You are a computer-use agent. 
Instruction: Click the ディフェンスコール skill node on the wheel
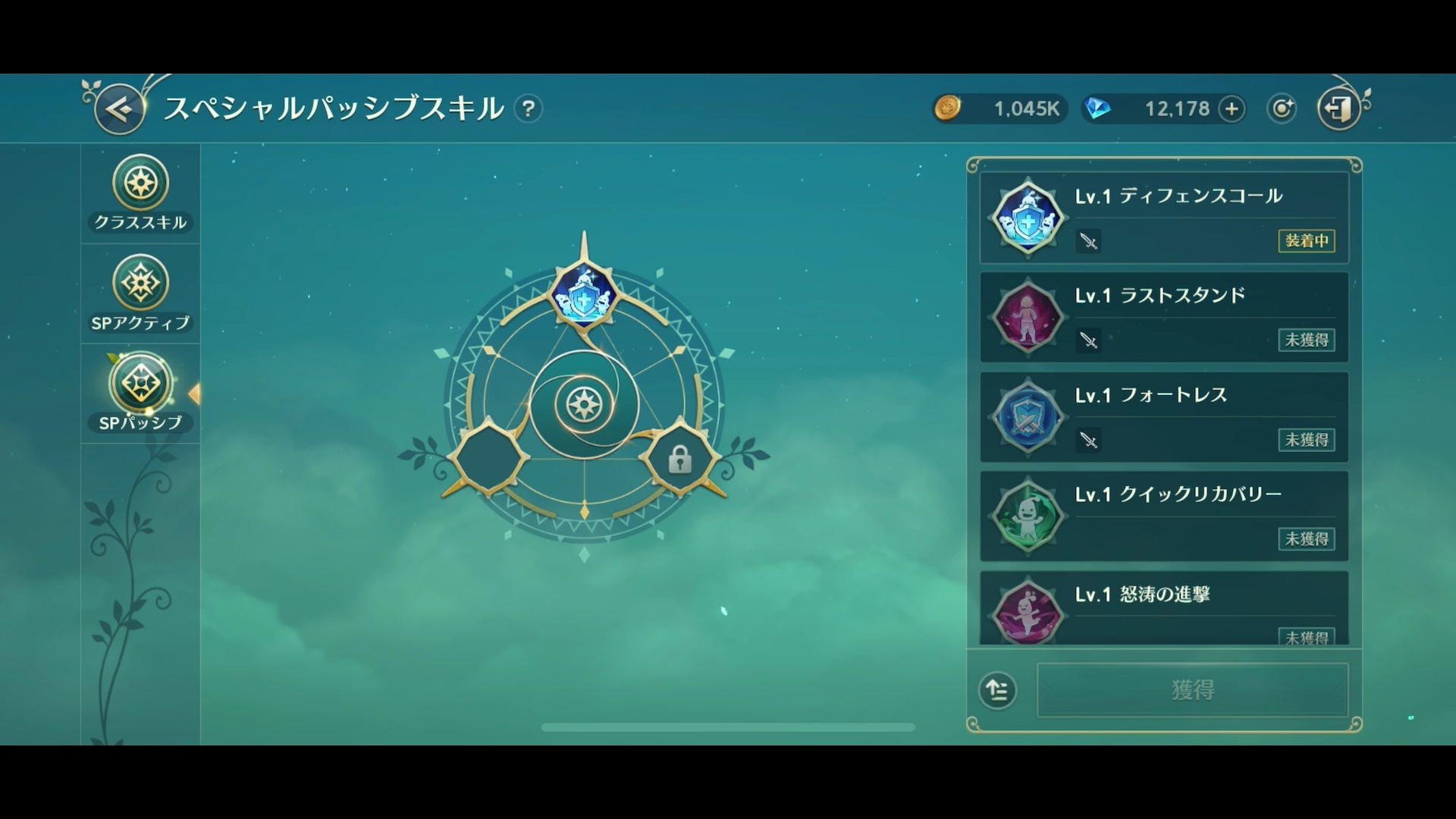[x=583, y=296]
